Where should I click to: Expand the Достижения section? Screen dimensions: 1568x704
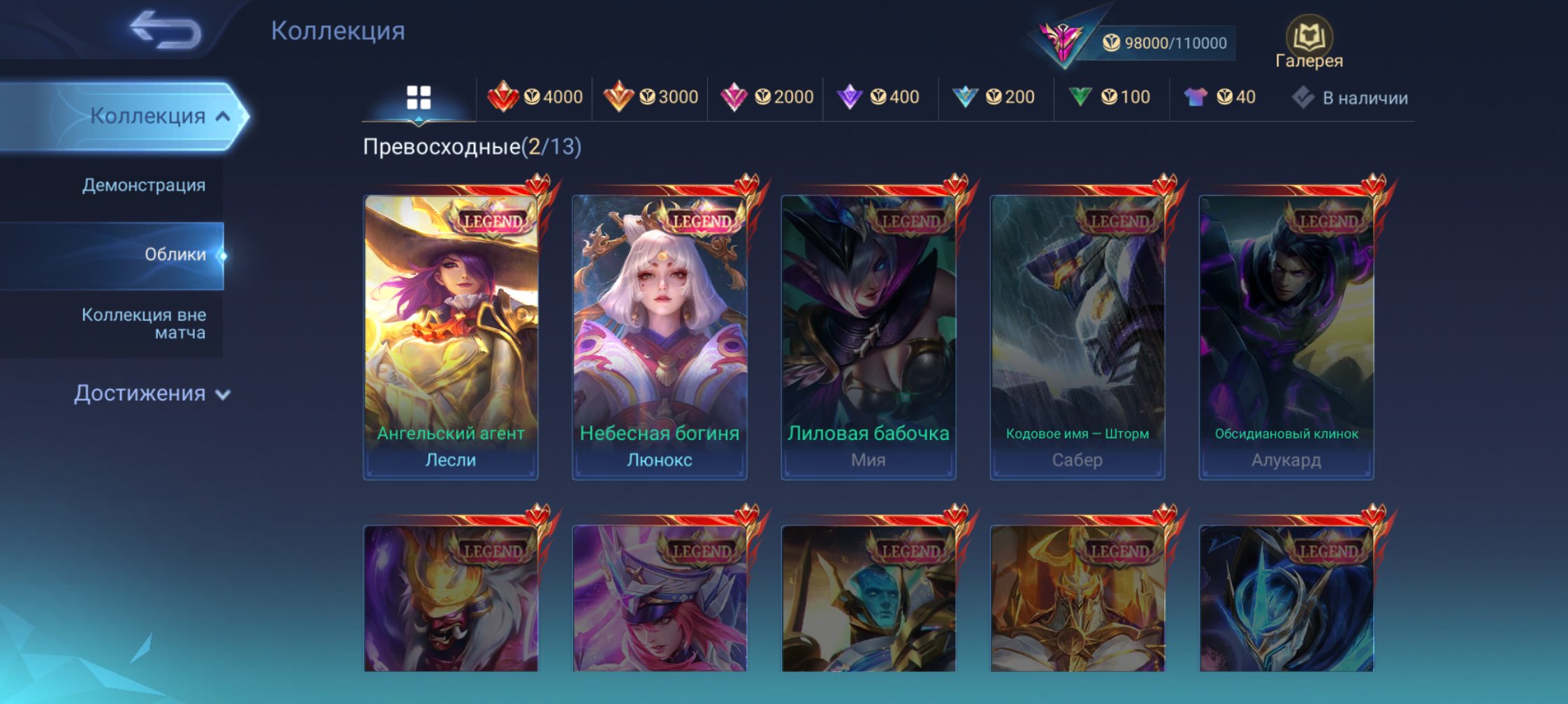[152, 394]
